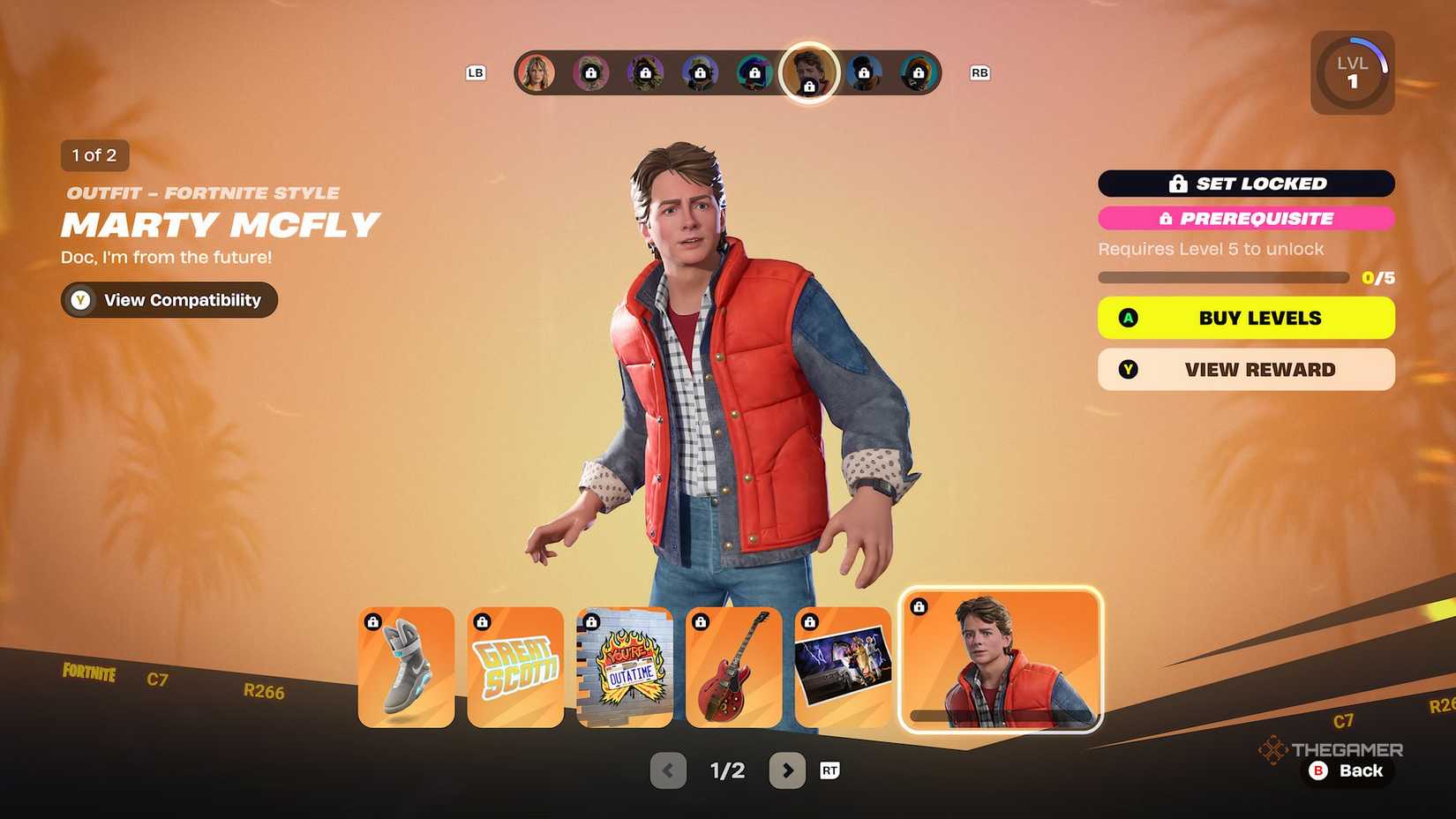
Task: Click the second locked character in top bar
Action: coord(589,72)
